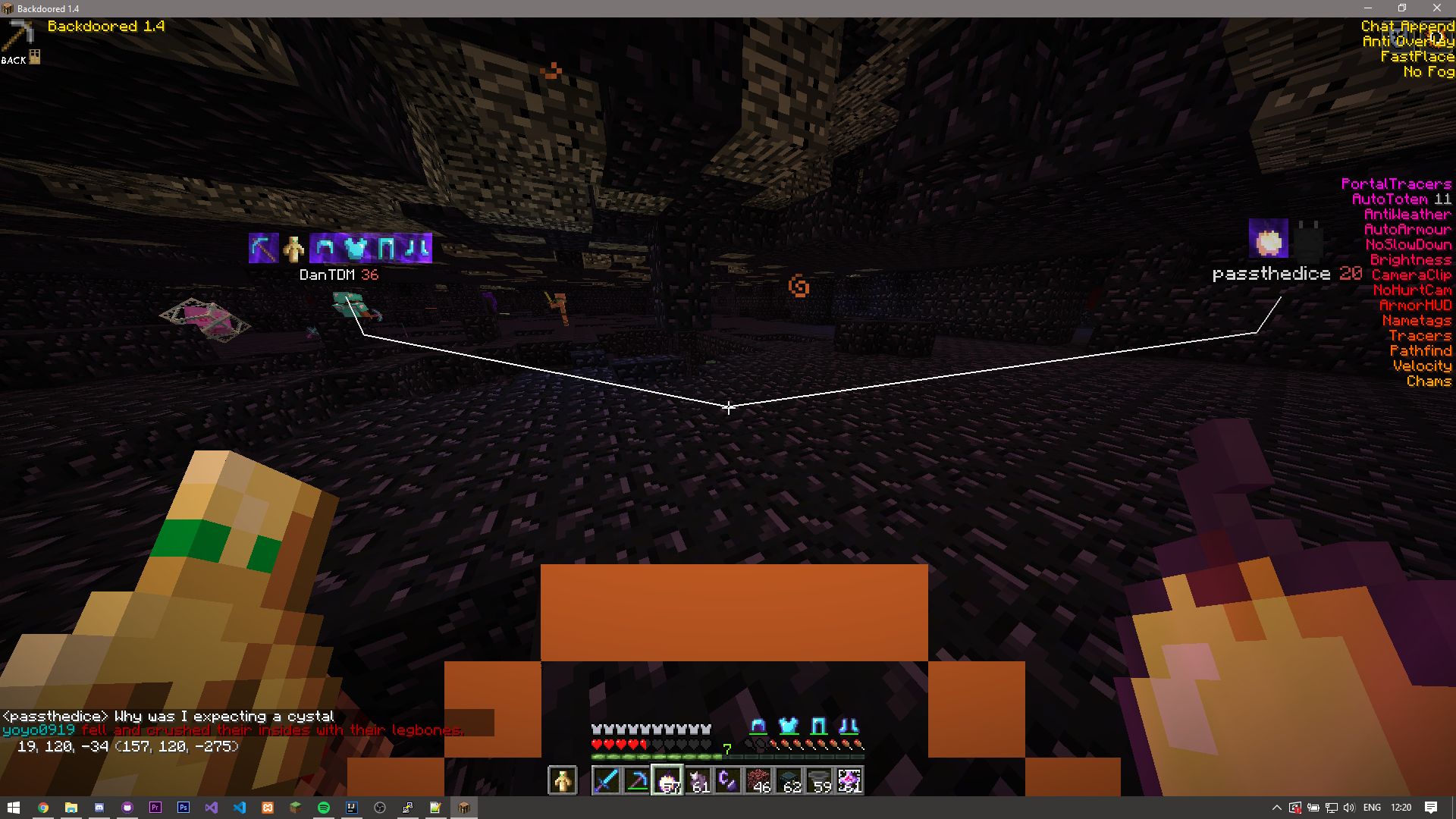Image resolution: width=1456 pixels, height=819 pixels.
Task: Enable the Chams hack
Action: click(1429, 381)
